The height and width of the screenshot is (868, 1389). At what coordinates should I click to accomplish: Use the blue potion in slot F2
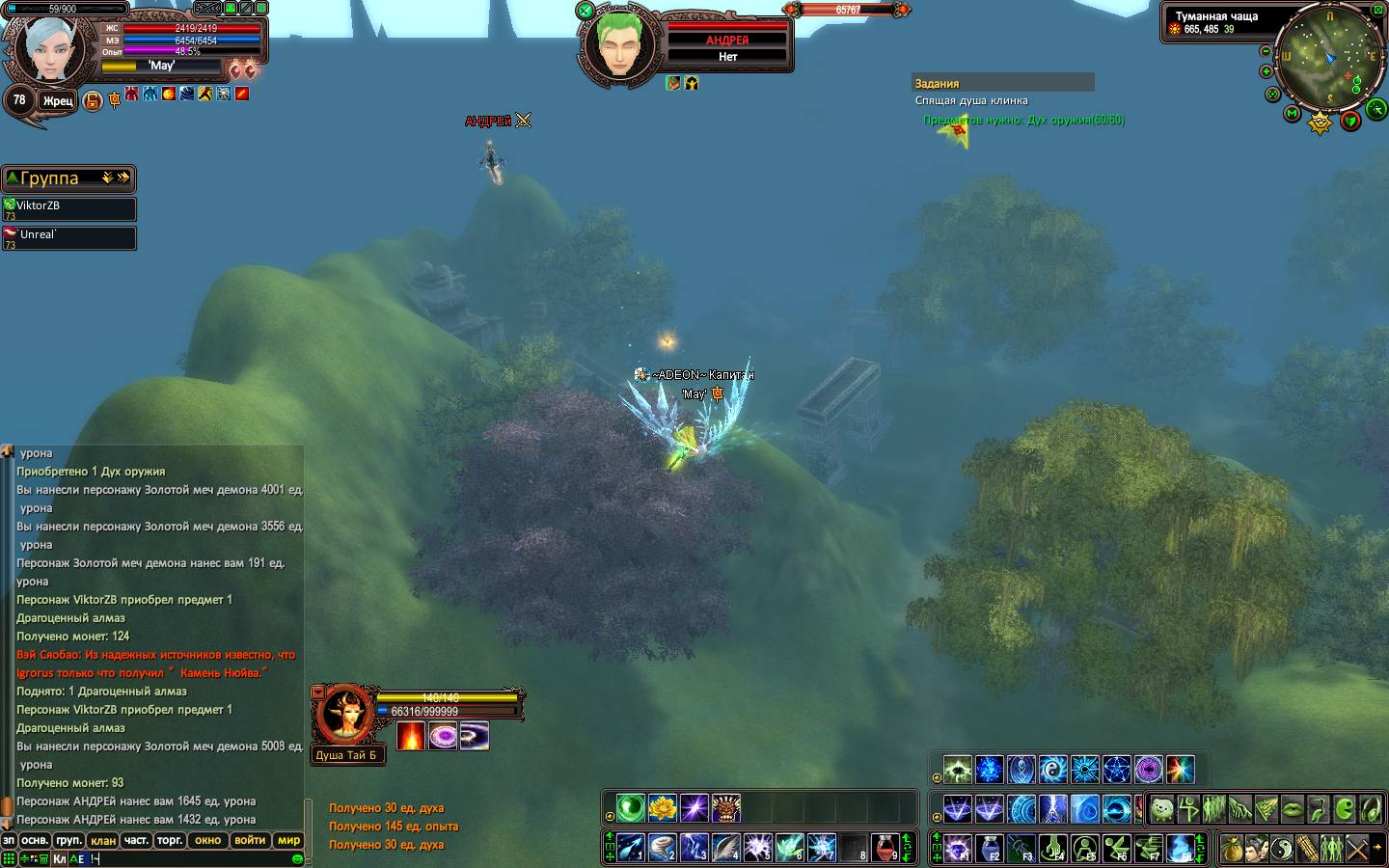click(x=990, y=849)
